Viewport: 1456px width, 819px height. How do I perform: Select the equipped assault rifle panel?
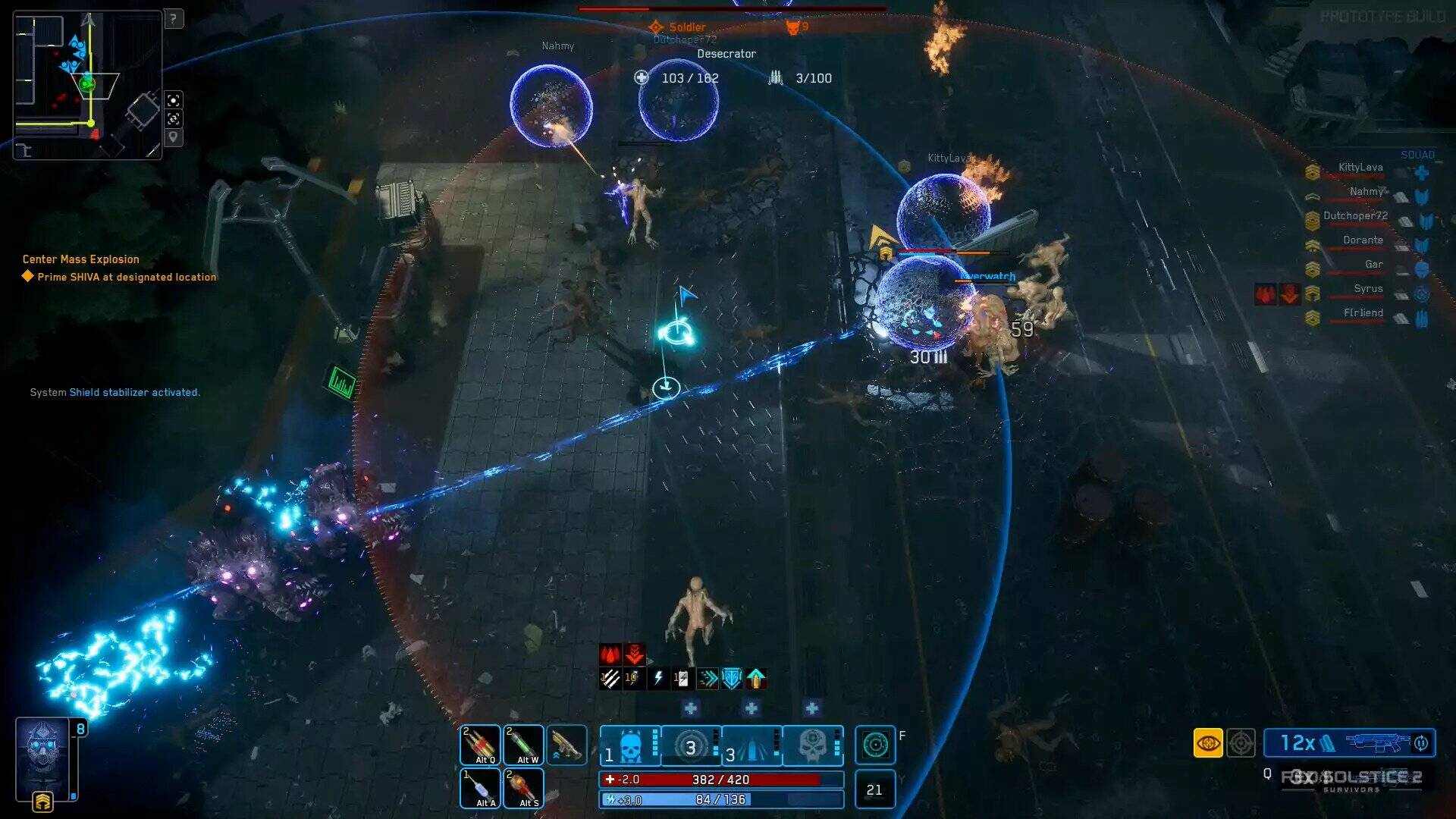(1349, 743)
